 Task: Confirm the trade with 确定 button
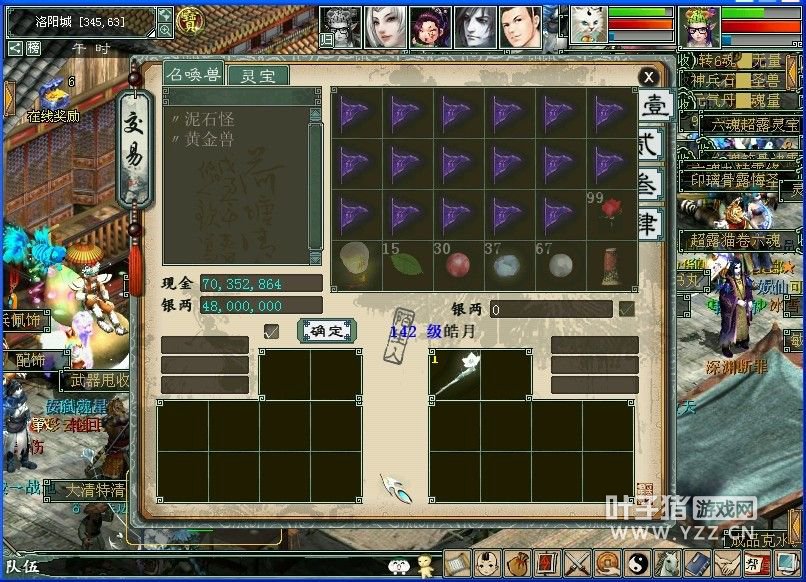pos(327,330)
